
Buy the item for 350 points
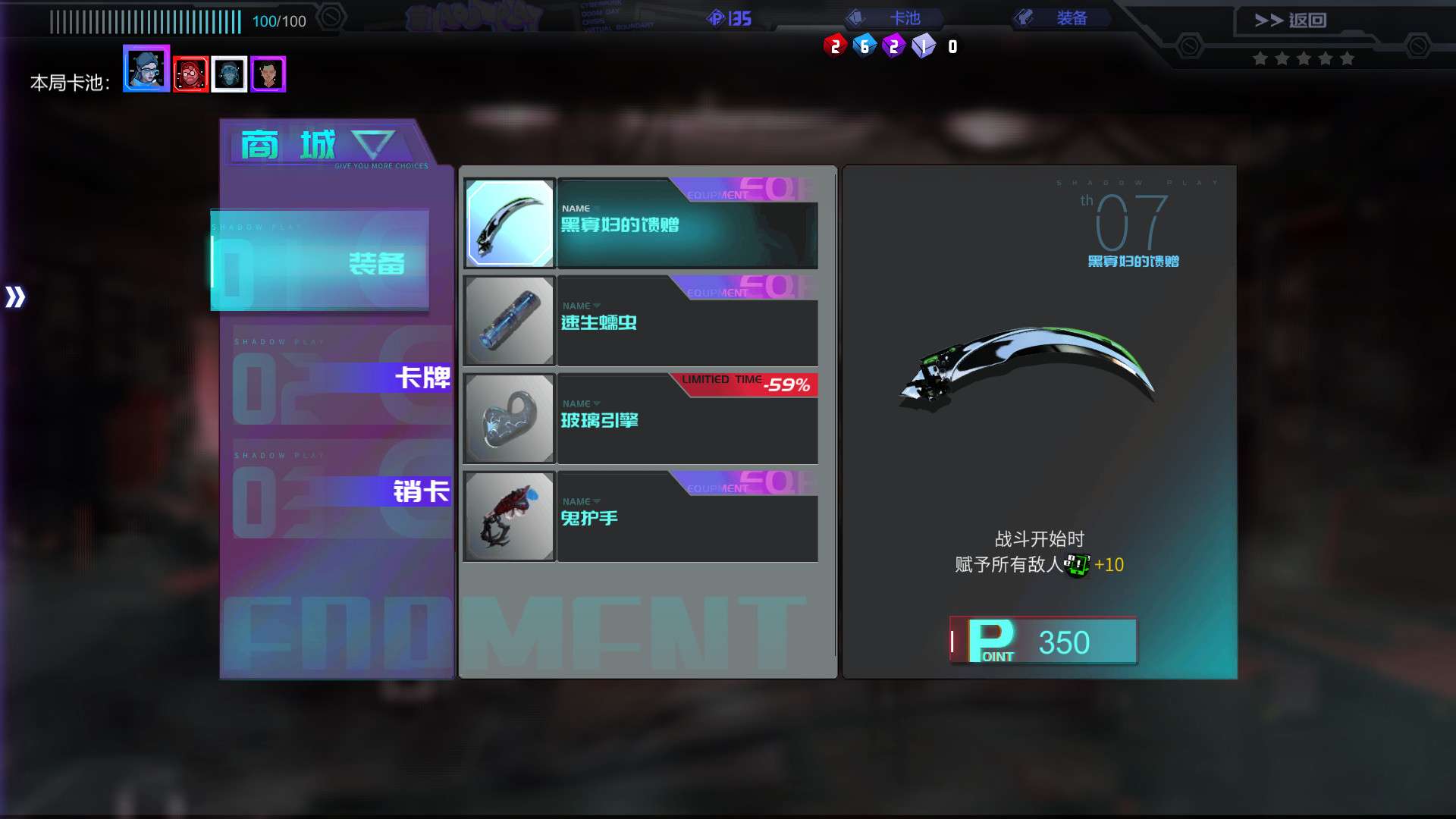(x=1043, y=642)
